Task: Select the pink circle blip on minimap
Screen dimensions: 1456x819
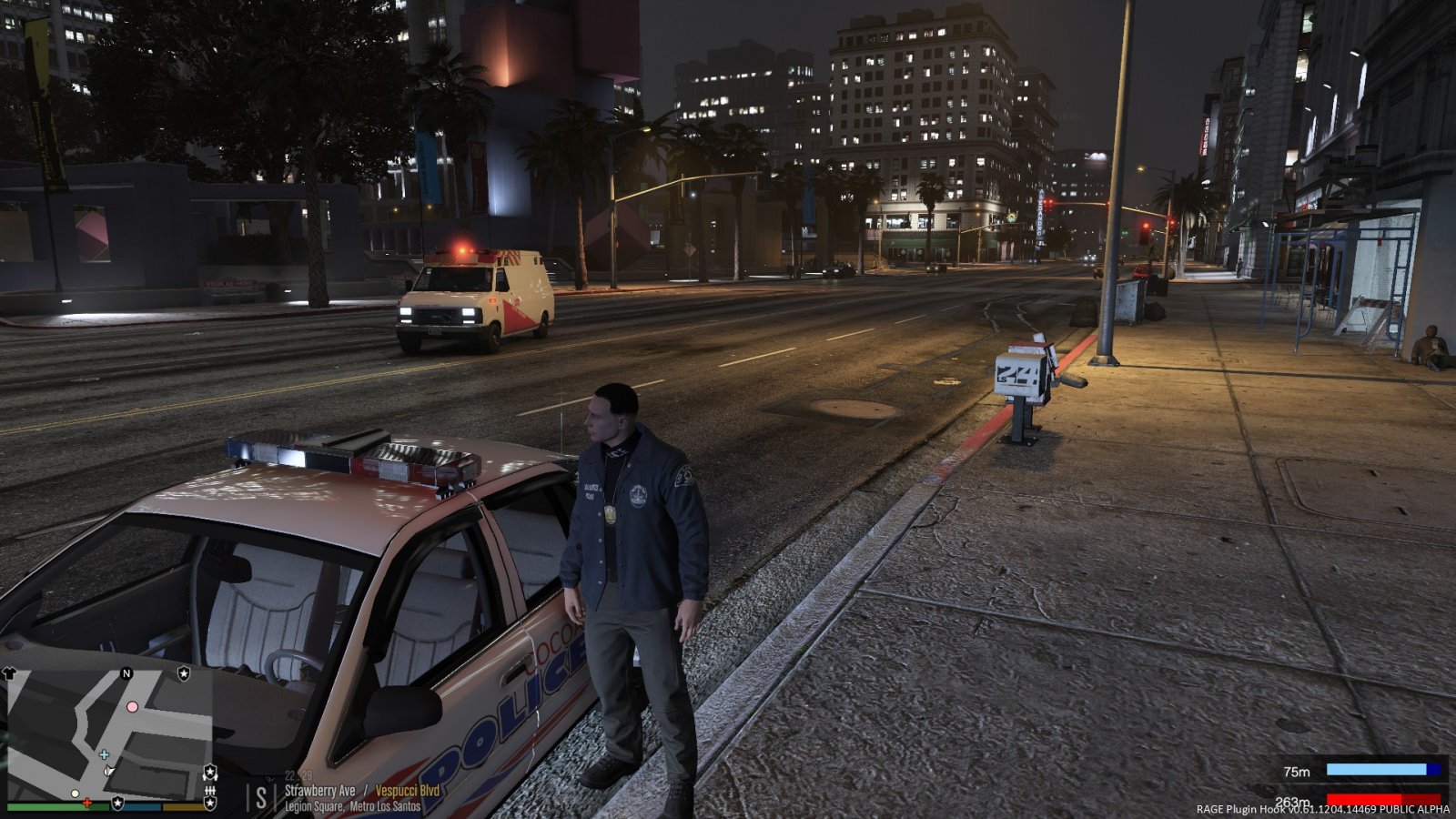Action: click(x=133, y=707)
